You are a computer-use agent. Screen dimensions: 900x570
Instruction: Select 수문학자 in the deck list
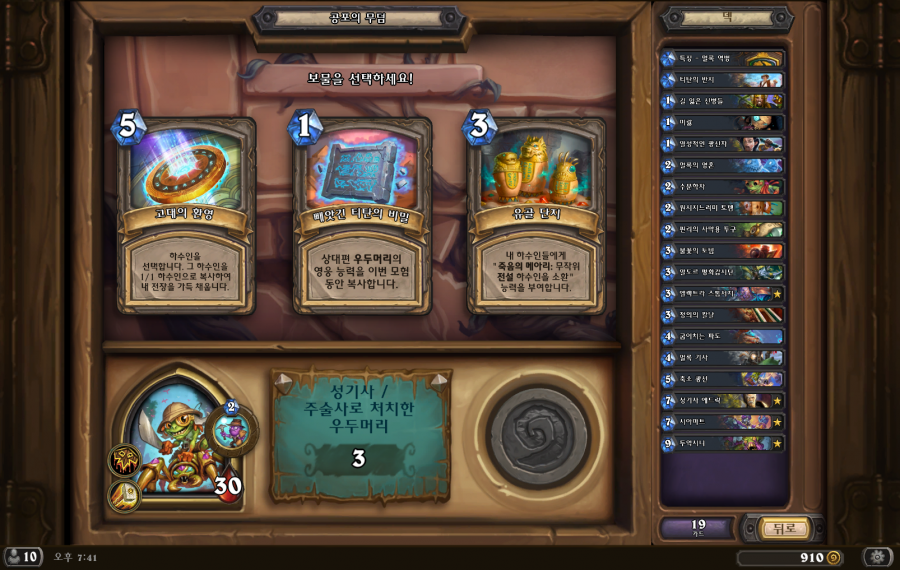(x=722, y=187)
